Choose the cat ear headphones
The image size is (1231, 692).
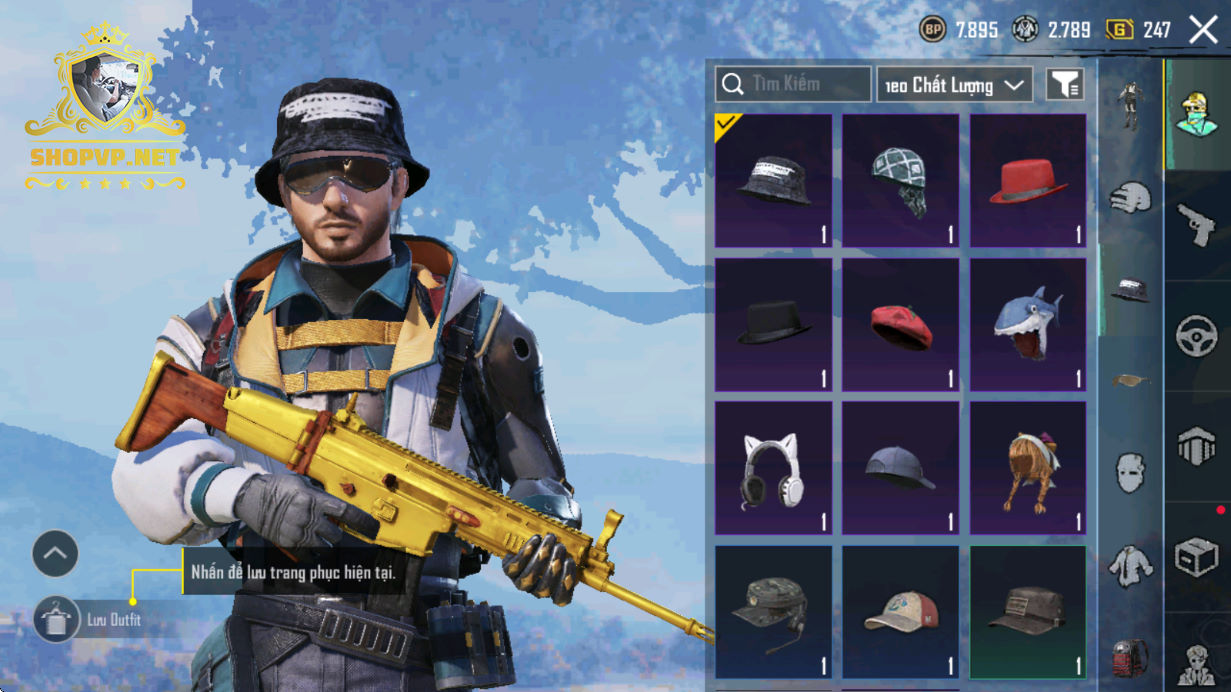point(773,468)
